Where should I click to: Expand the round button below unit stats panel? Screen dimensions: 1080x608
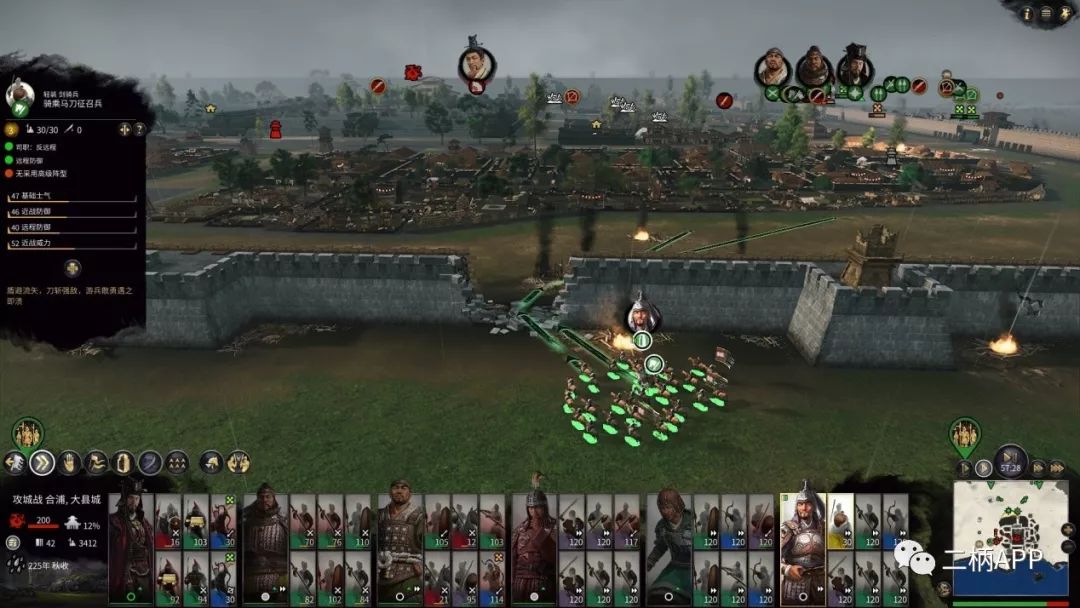click(72, 268)
